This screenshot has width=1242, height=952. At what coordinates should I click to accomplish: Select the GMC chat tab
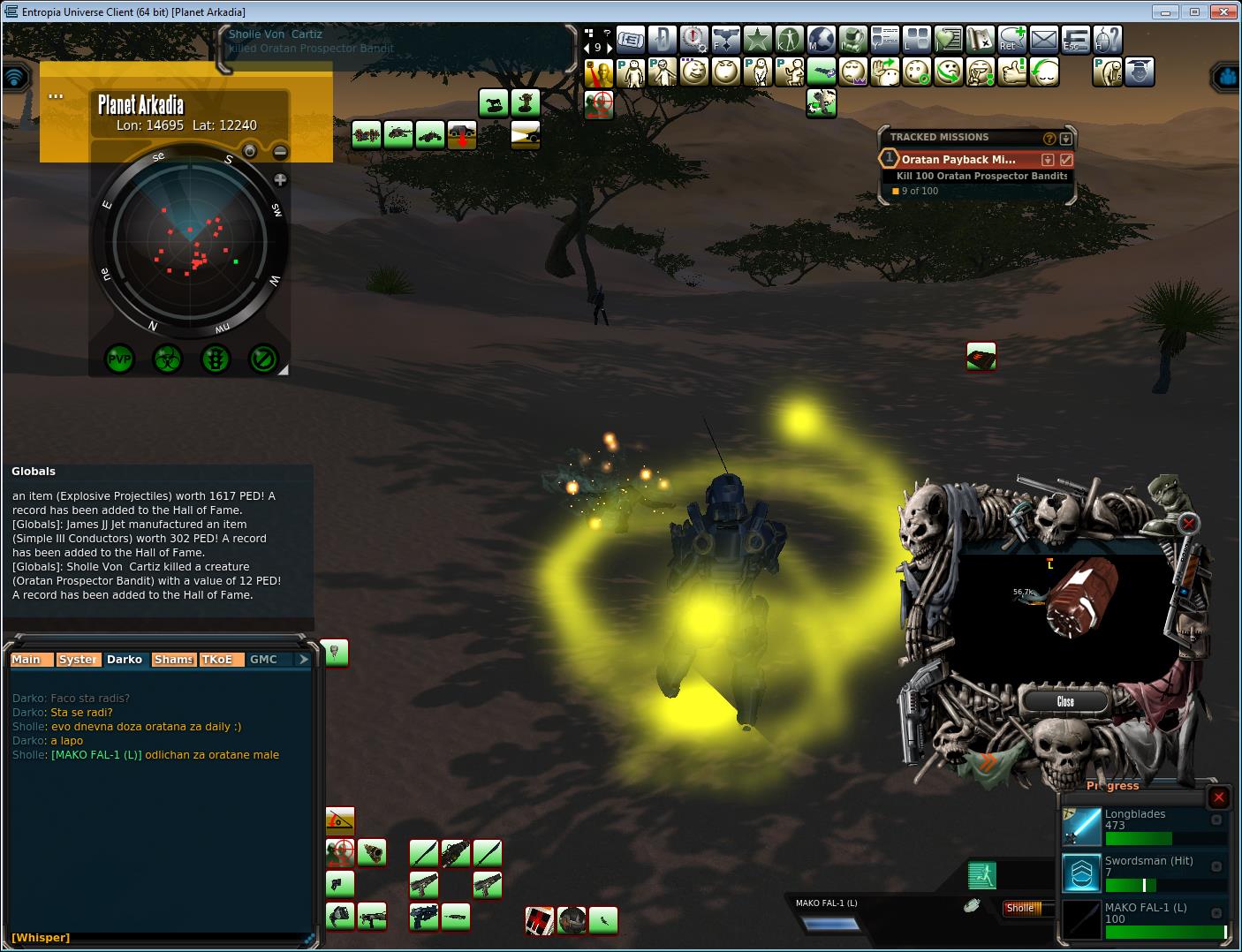pyautogui.click(x=263, y=660)
